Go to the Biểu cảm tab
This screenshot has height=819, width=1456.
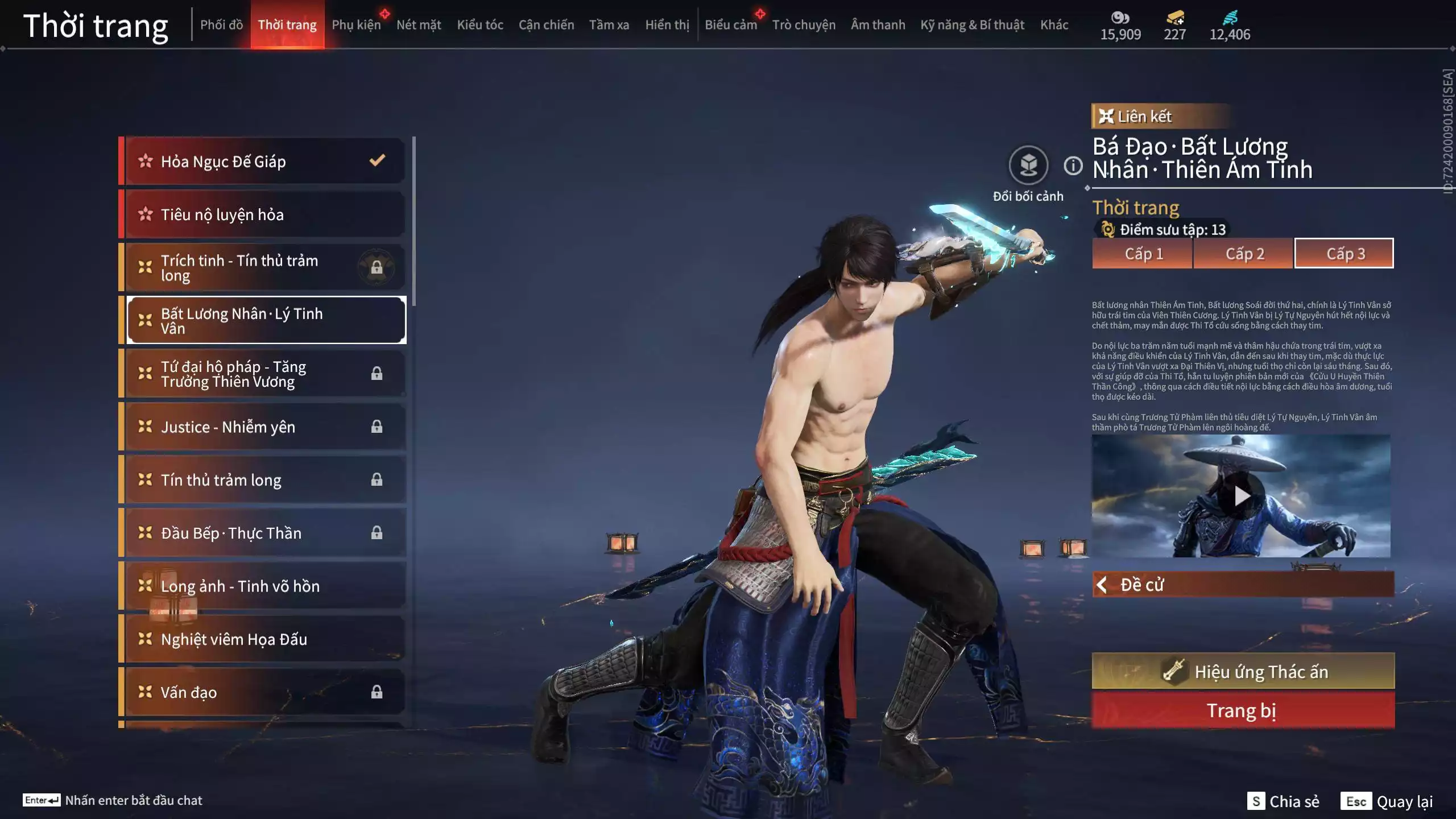click(x=731, y=25)
